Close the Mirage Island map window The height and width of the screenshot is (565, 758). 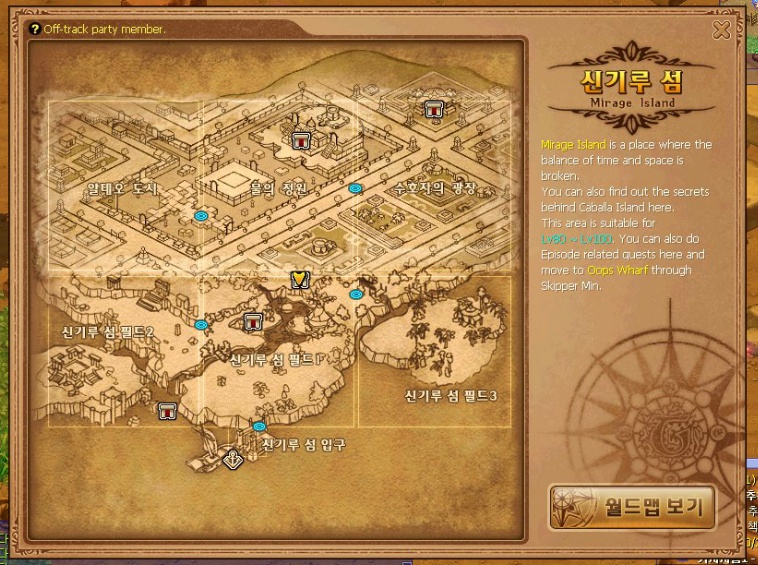[722, 31]
